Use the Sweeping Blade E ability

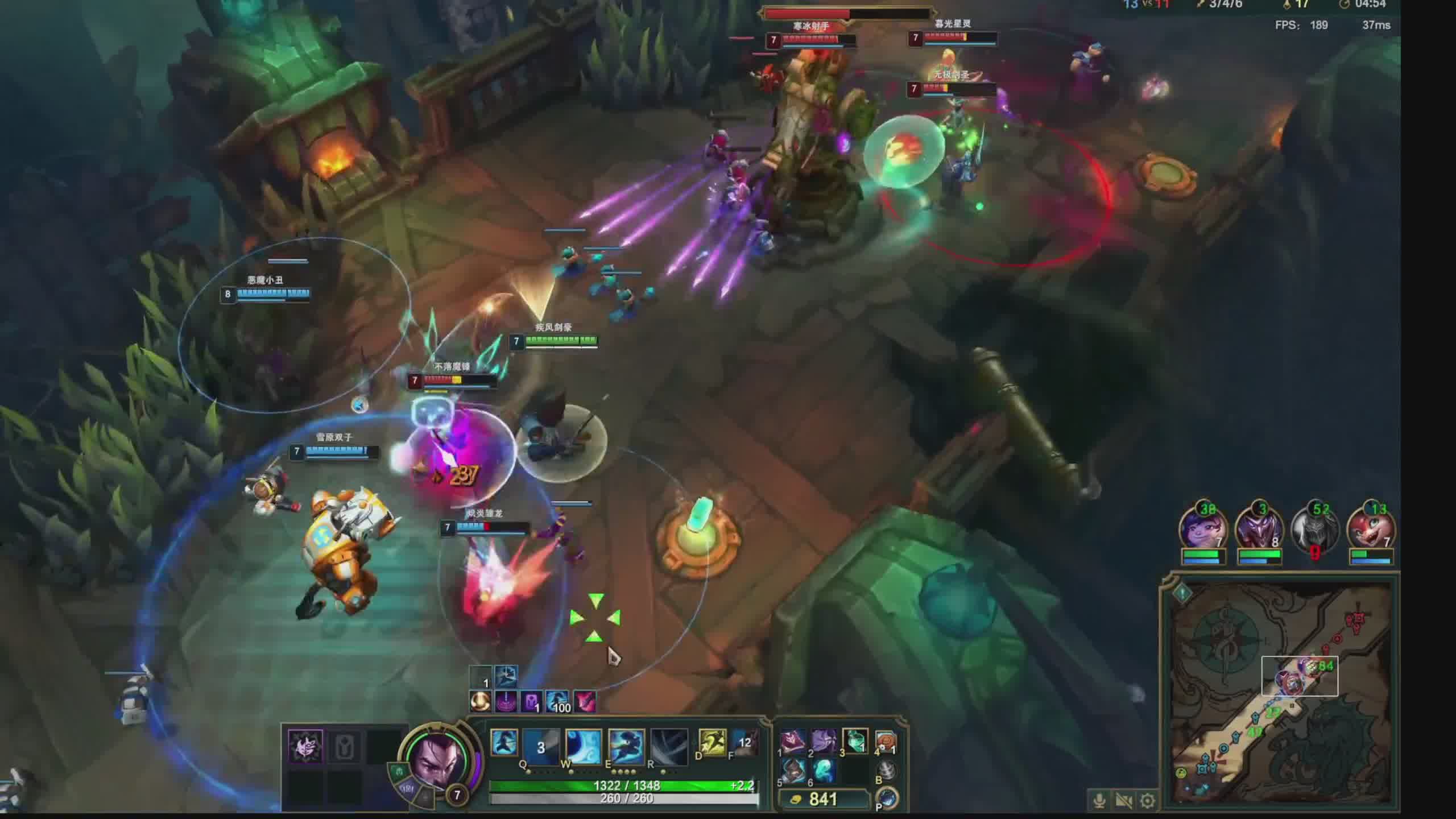coord(626,746)
